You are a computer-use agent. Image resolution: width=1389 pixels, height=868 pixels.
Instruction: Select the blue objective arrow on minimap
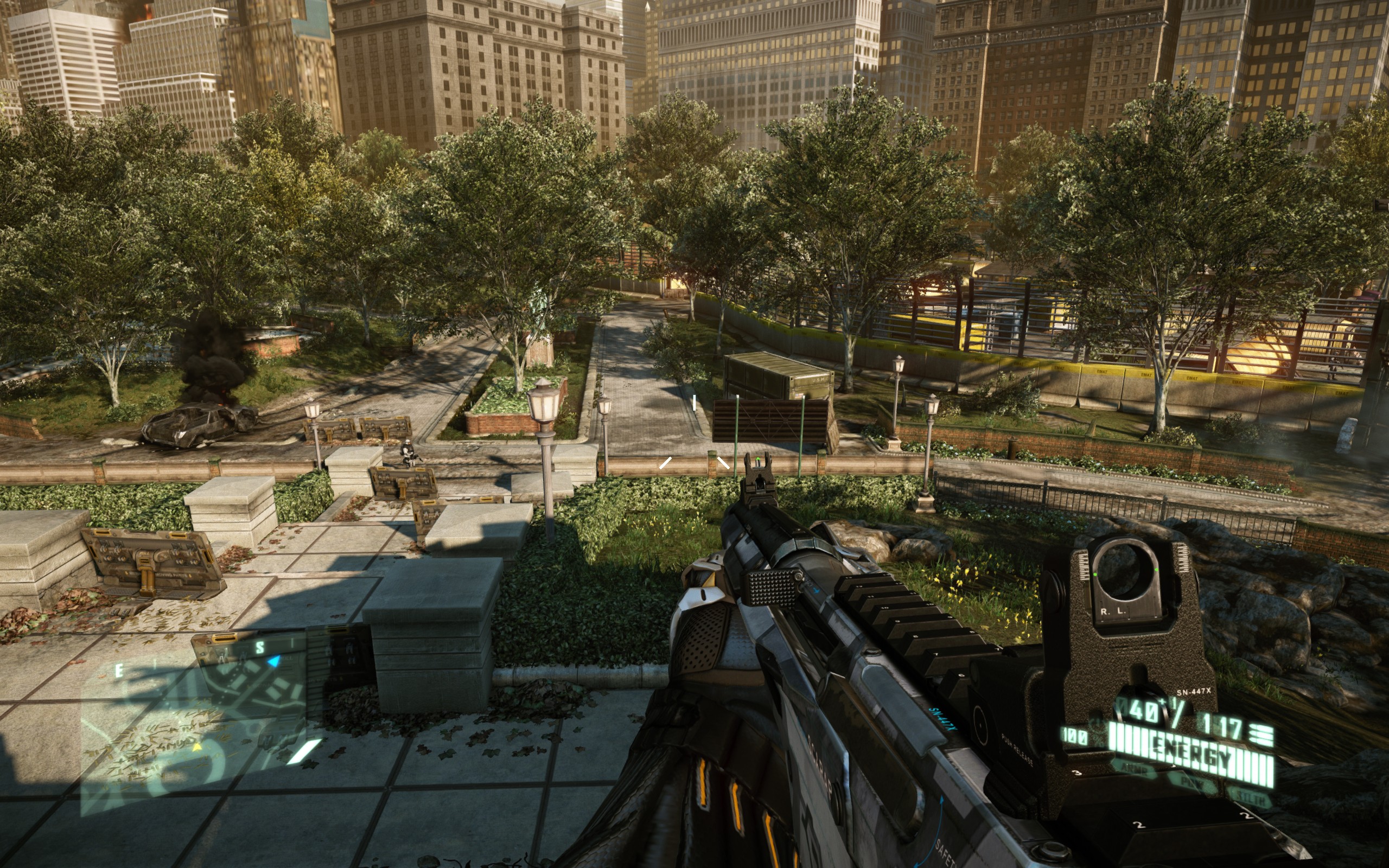(275, 662)
